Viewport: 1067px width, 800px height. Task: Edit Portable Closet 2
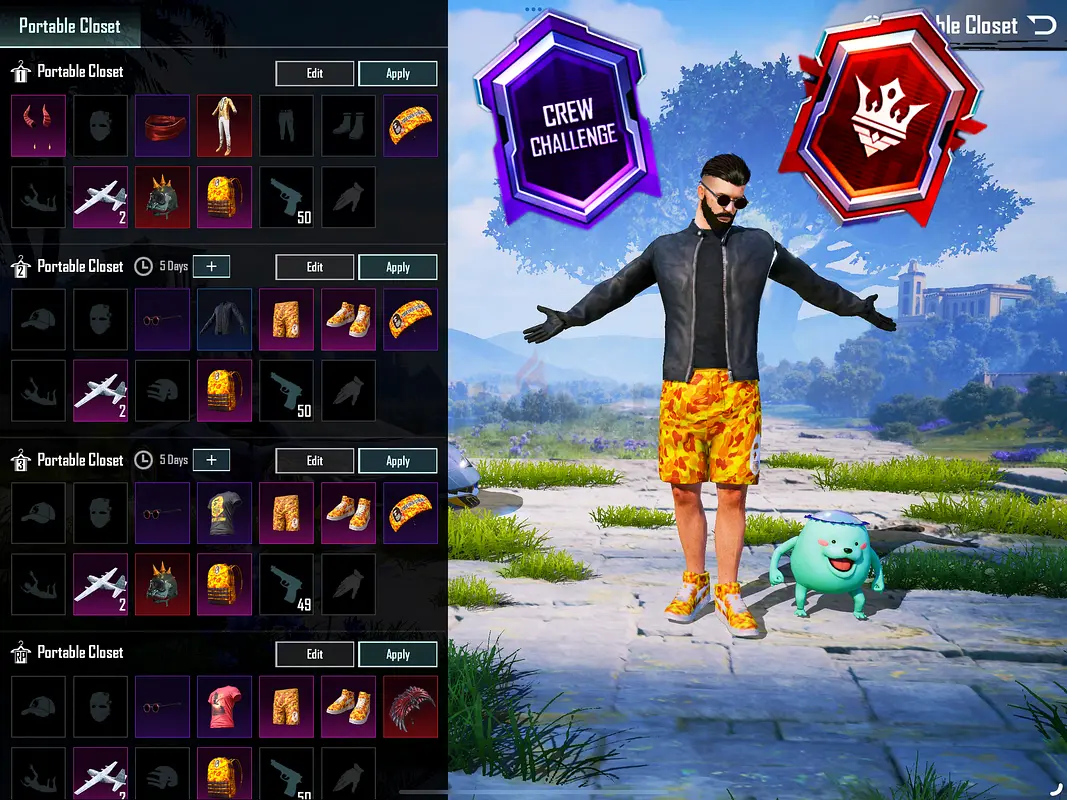(314, 267)
